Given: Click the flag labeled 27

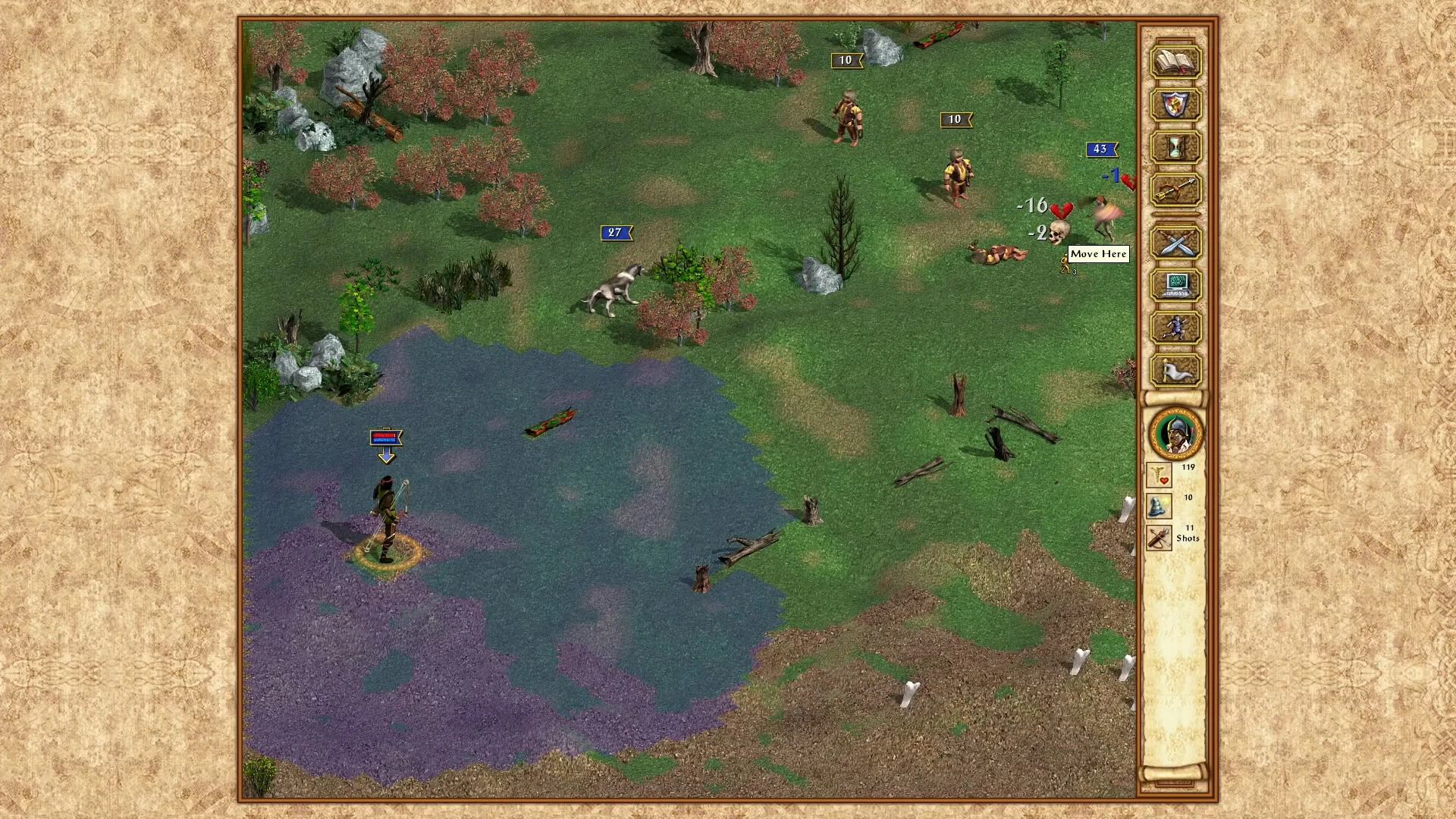Looking at the screenshot, I should click(x=616, y=233).
